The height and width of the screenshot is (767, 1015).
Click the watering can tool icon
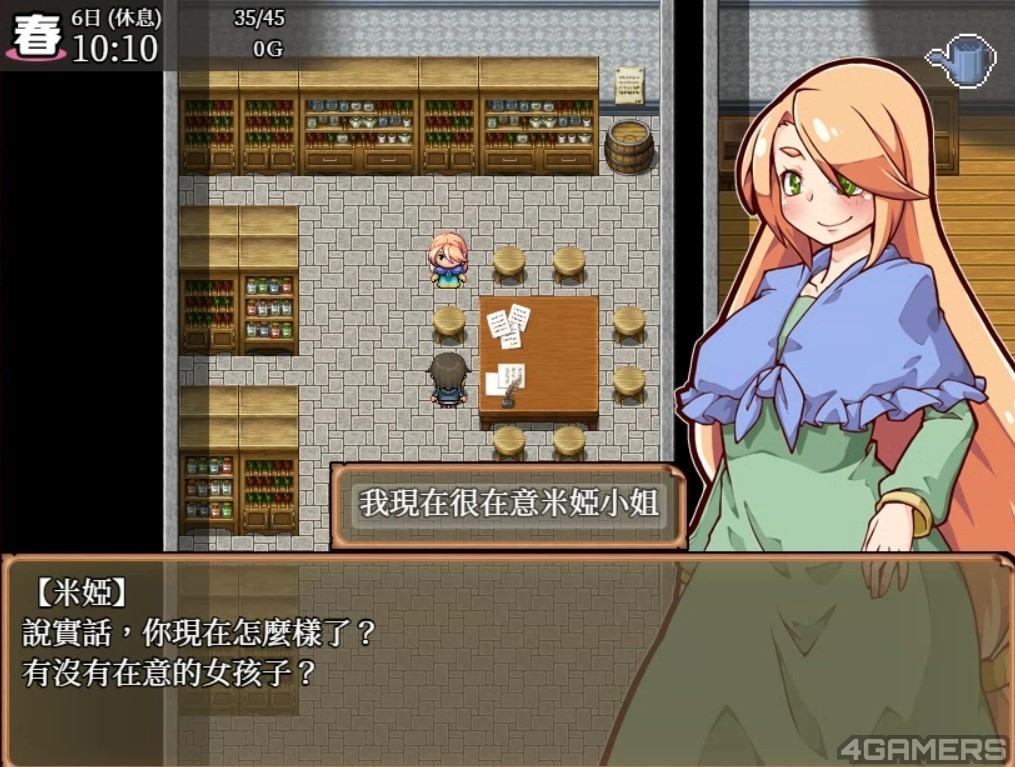[961, 61]
